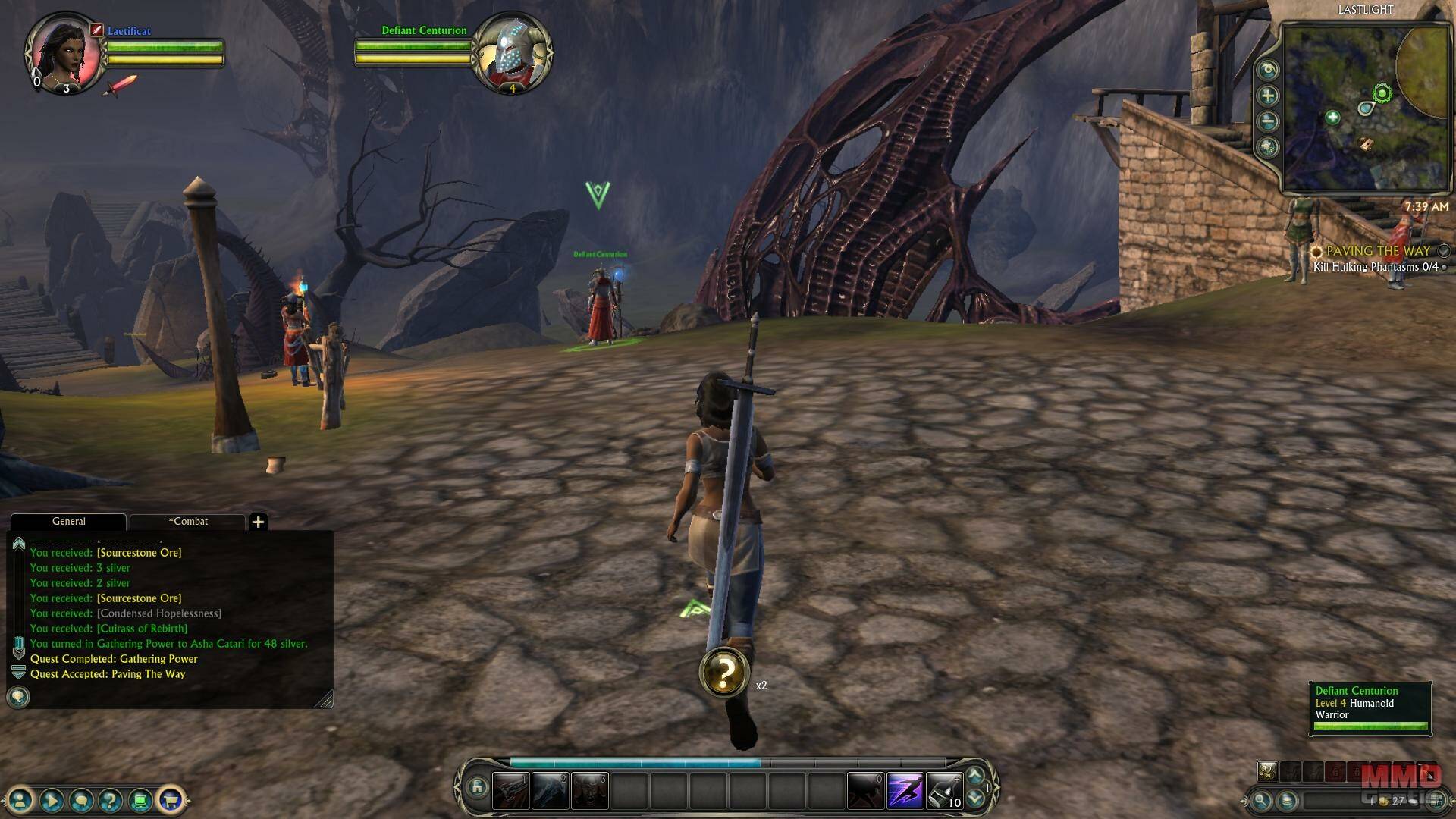Toggle the action bar lock

[x=476, y=787]
